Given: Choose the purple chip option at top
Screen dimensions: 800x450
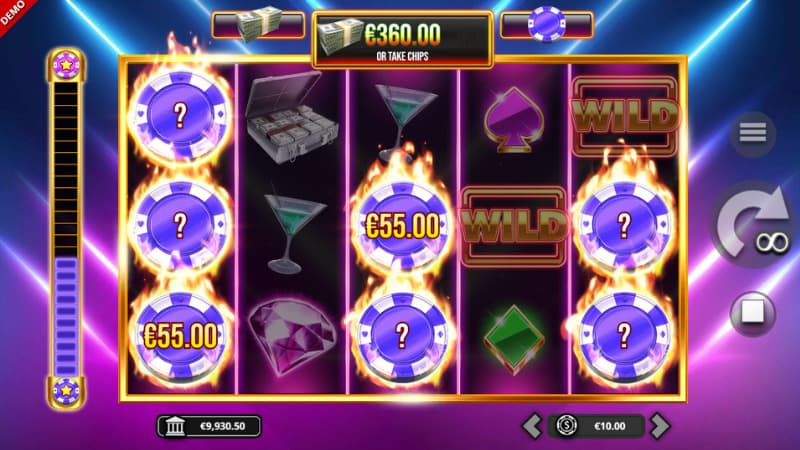Looking at the screenshot, I should (x=546, y=23).
